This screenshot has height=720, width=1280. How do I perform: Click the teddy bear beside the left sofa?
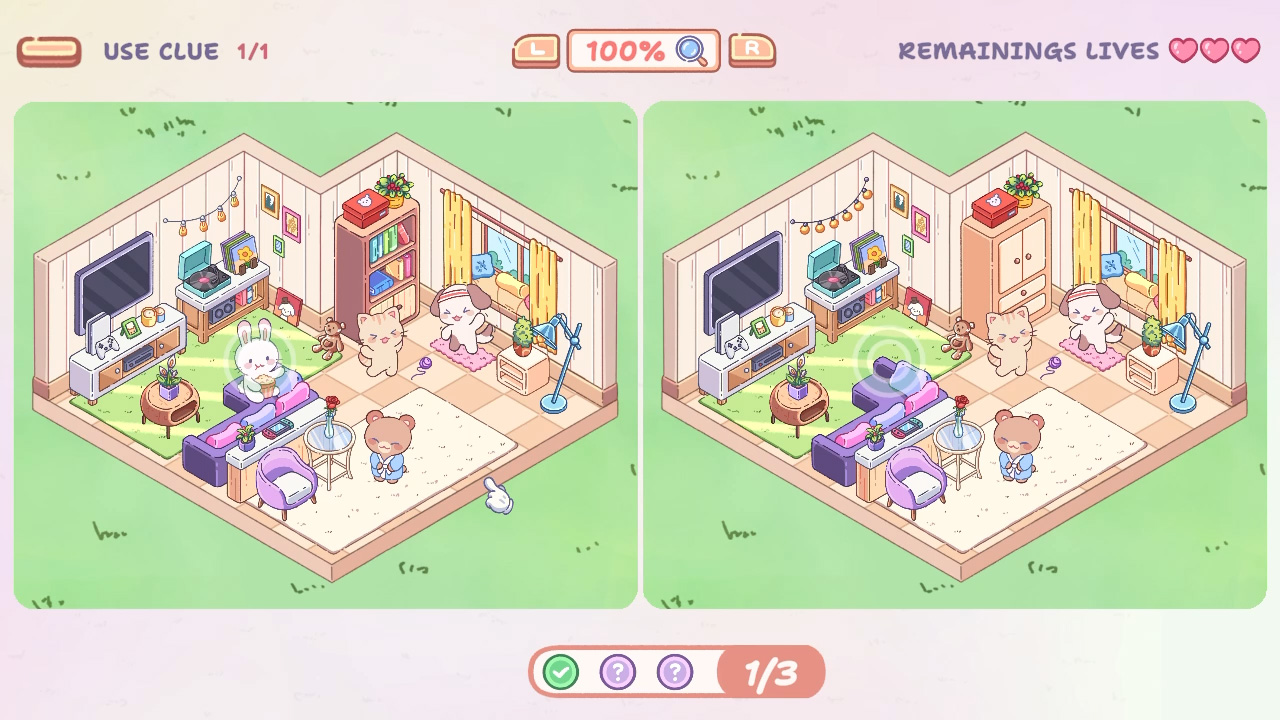coord(330,340)
